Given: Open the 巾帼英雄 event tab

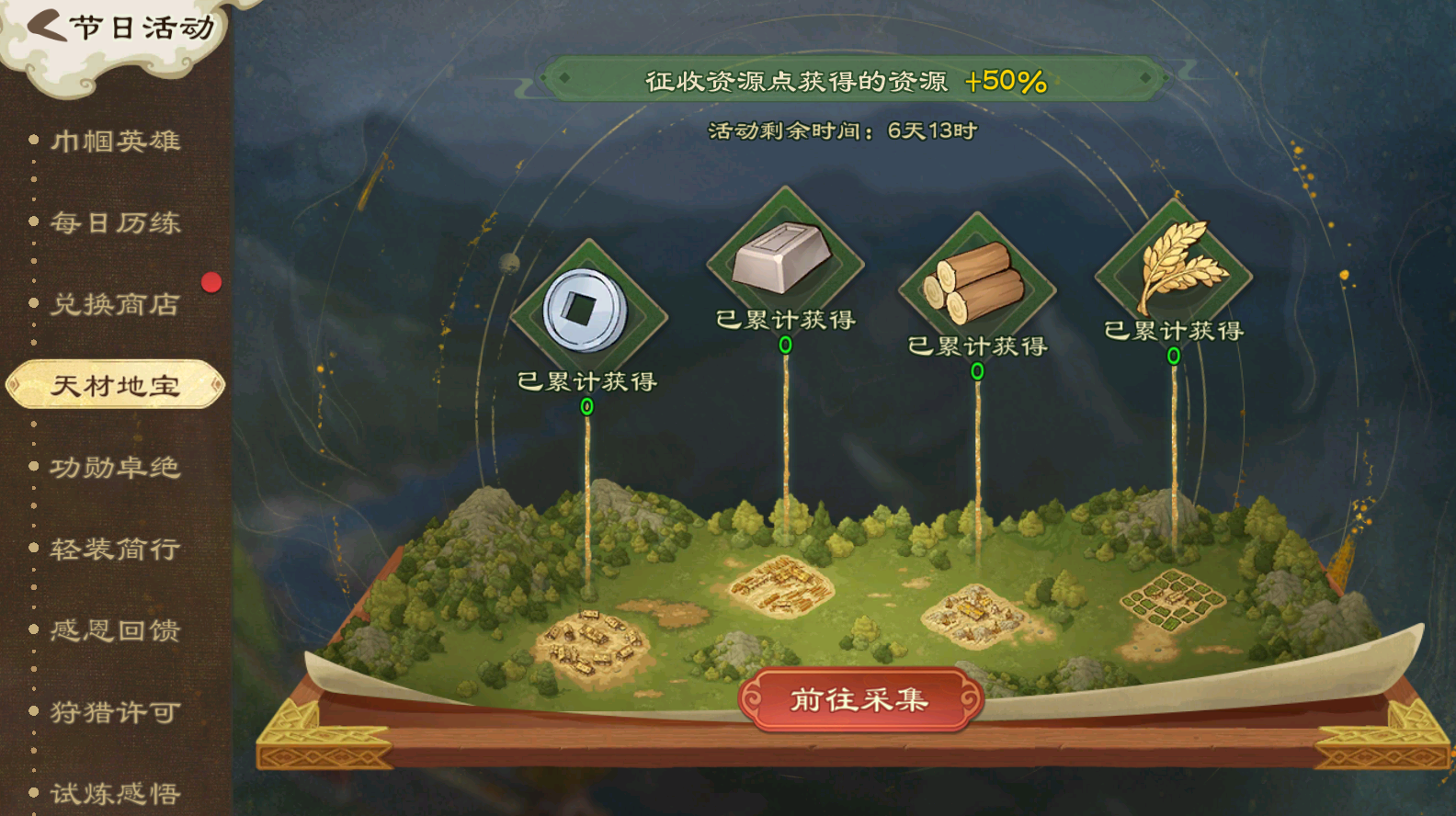Looking at the screenshot, I should pyautogui.click(x=115, y=141).
